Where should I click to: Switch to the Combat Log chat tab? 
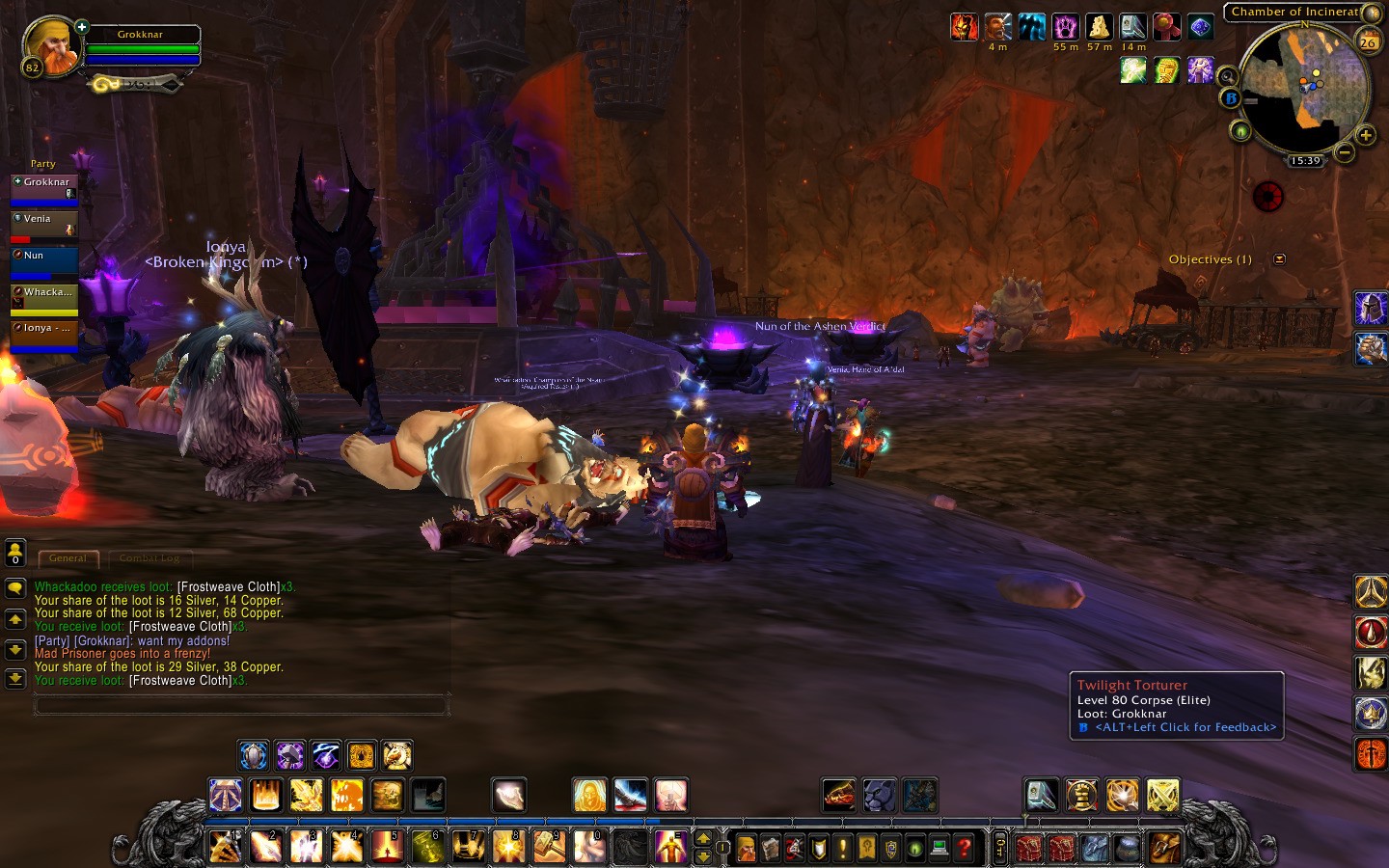coord(150,558)
